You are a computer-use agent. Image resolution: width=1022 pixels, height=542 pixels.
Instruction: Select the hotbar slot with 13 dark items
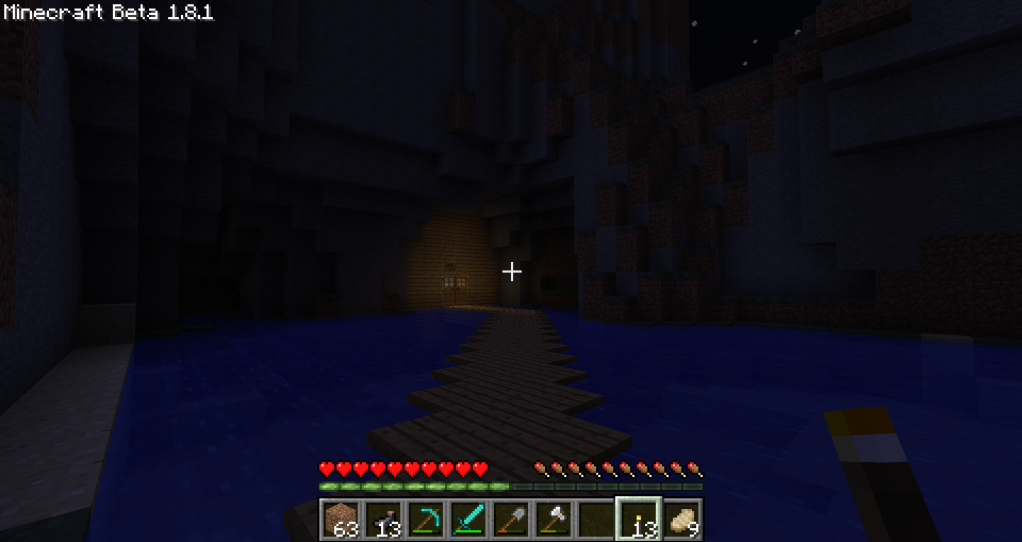pyautogui.click(x=382, y=520)
